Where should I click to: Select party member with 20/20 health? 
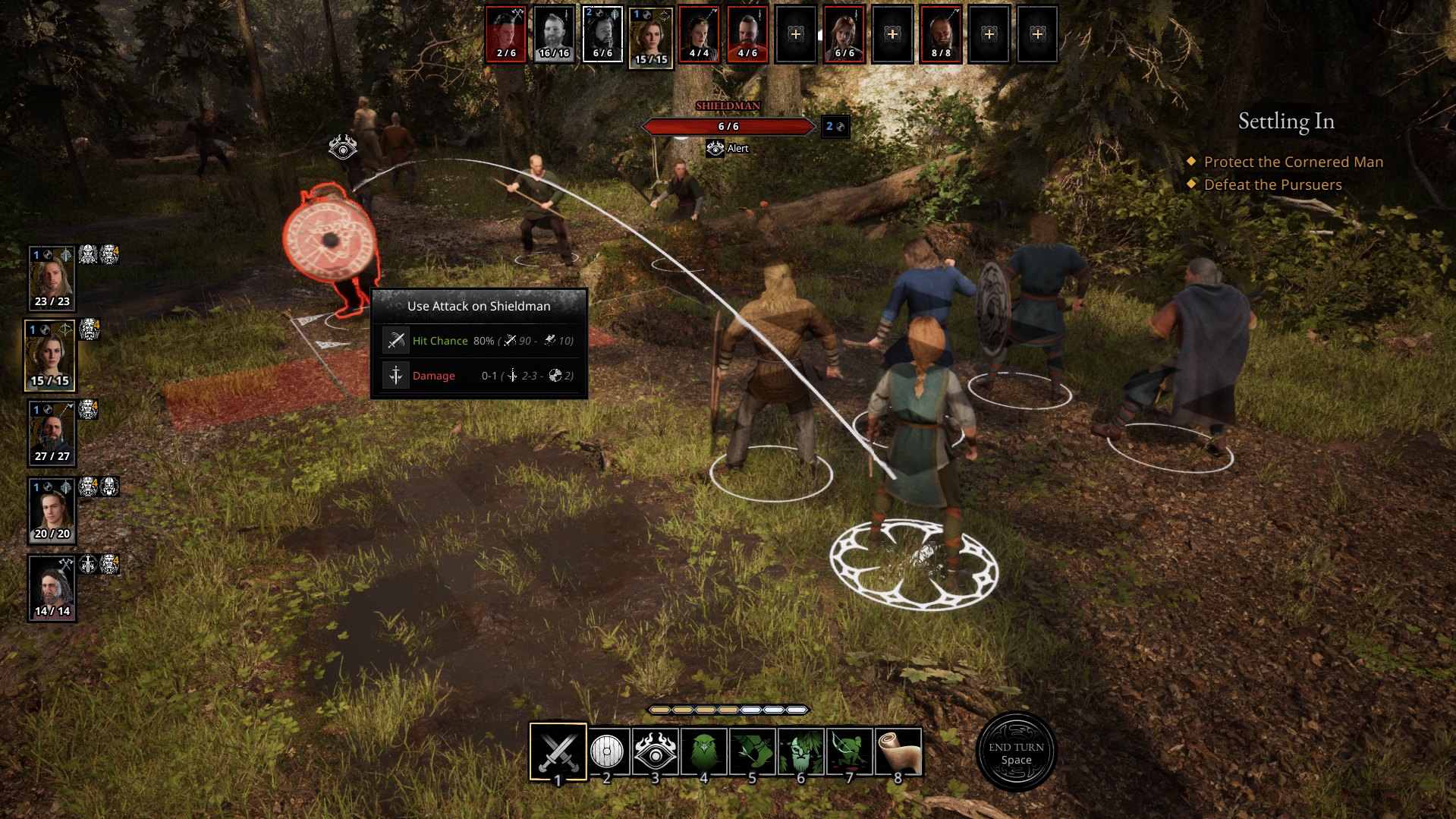click(52, 510)
